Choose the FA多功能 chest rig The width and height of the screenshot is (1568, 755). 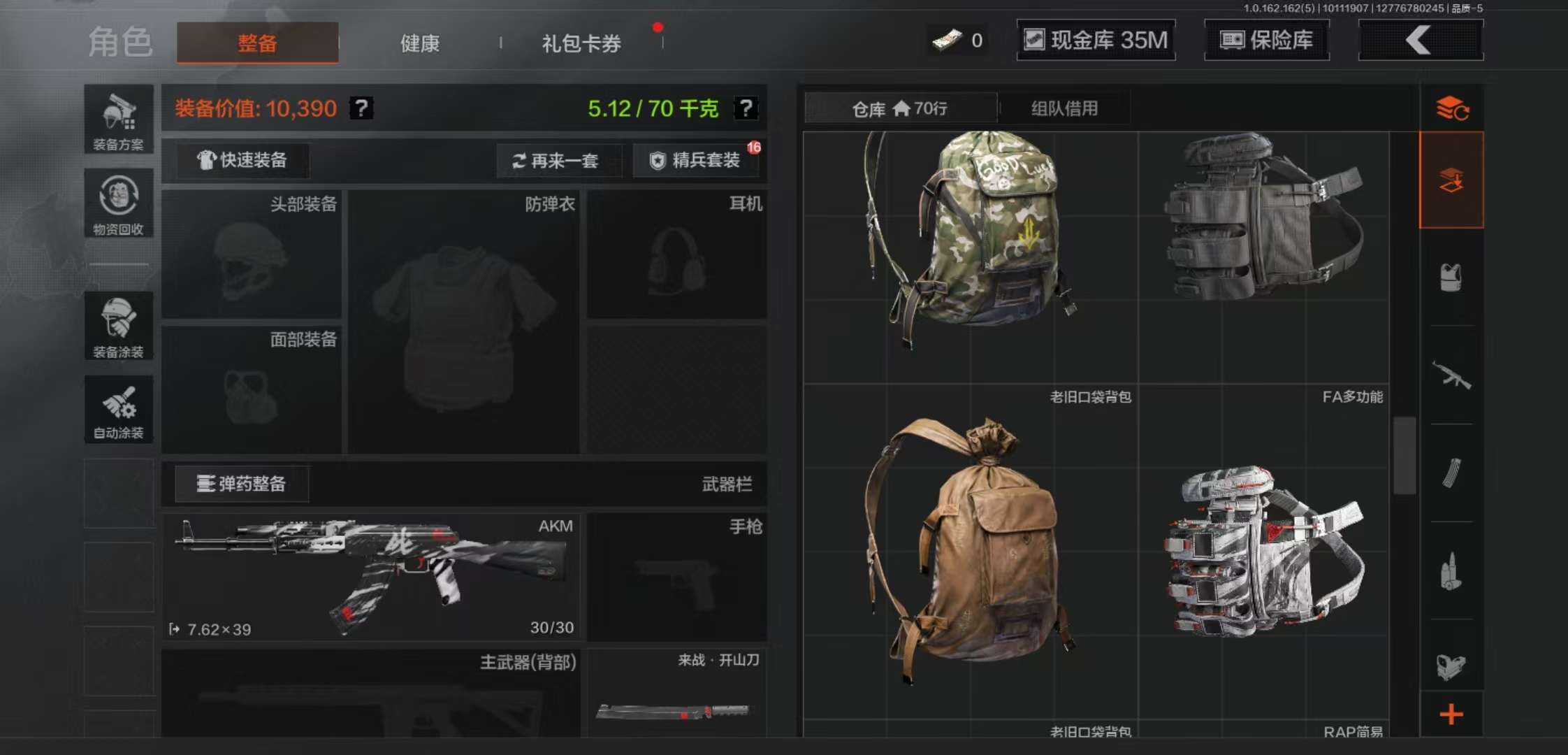[x=1263, y=259]
